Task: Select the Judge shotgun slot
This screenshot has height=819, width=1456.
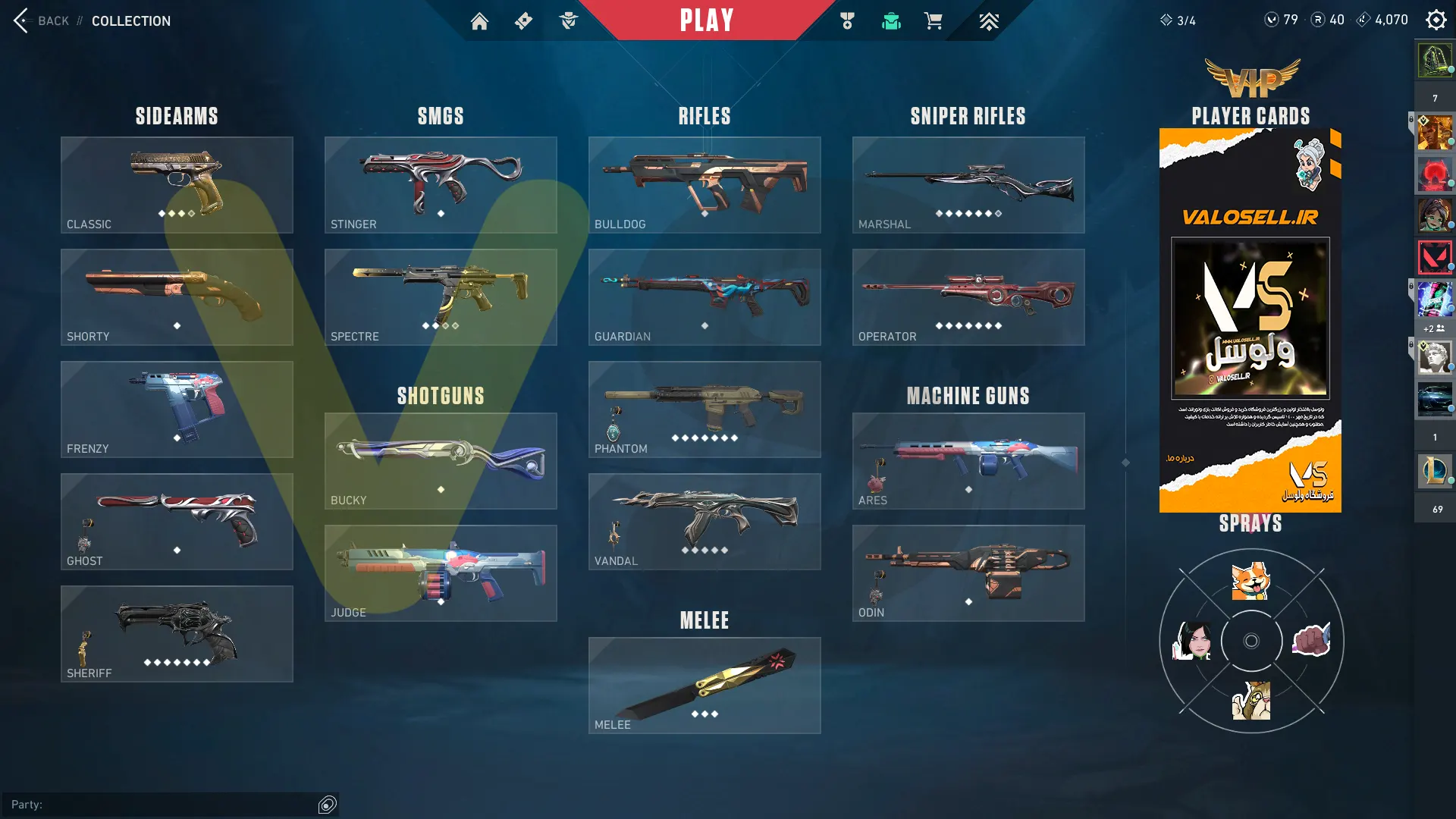Action: click(441, 573)
